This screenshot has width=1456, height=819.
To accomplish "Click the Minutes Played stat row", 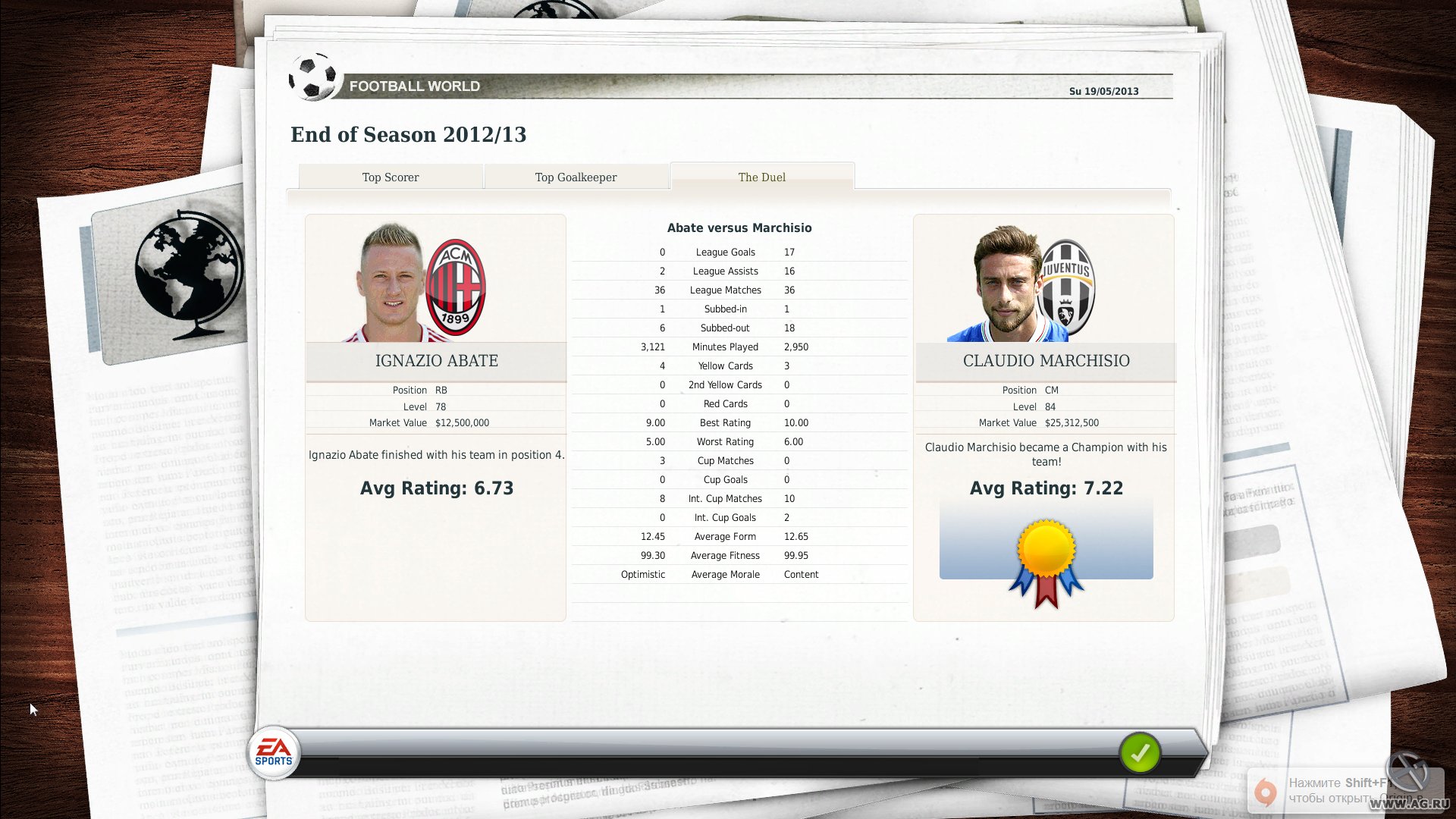I will [725, 347].
